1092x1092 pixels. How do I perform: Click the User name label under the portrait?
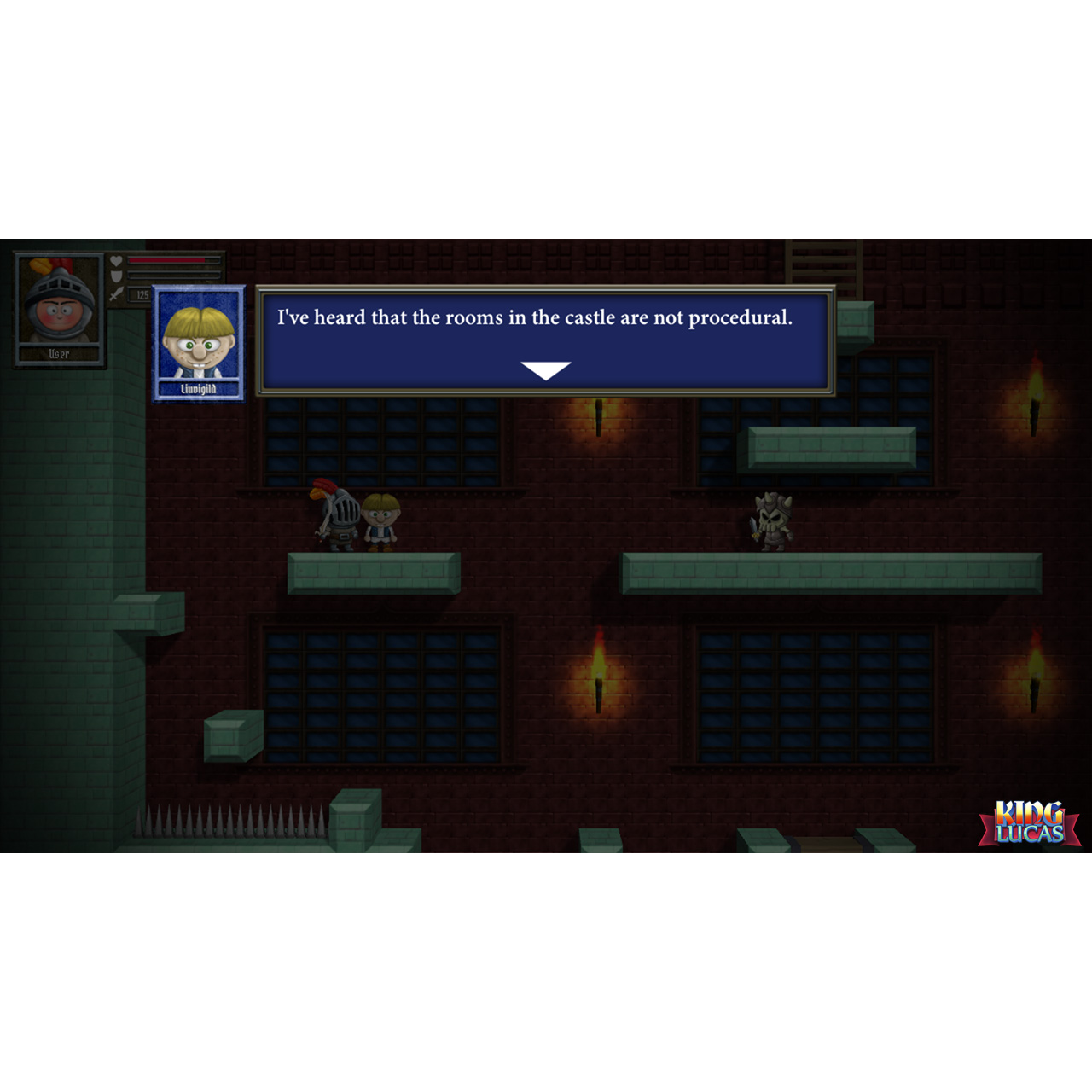tap(59, 354)
